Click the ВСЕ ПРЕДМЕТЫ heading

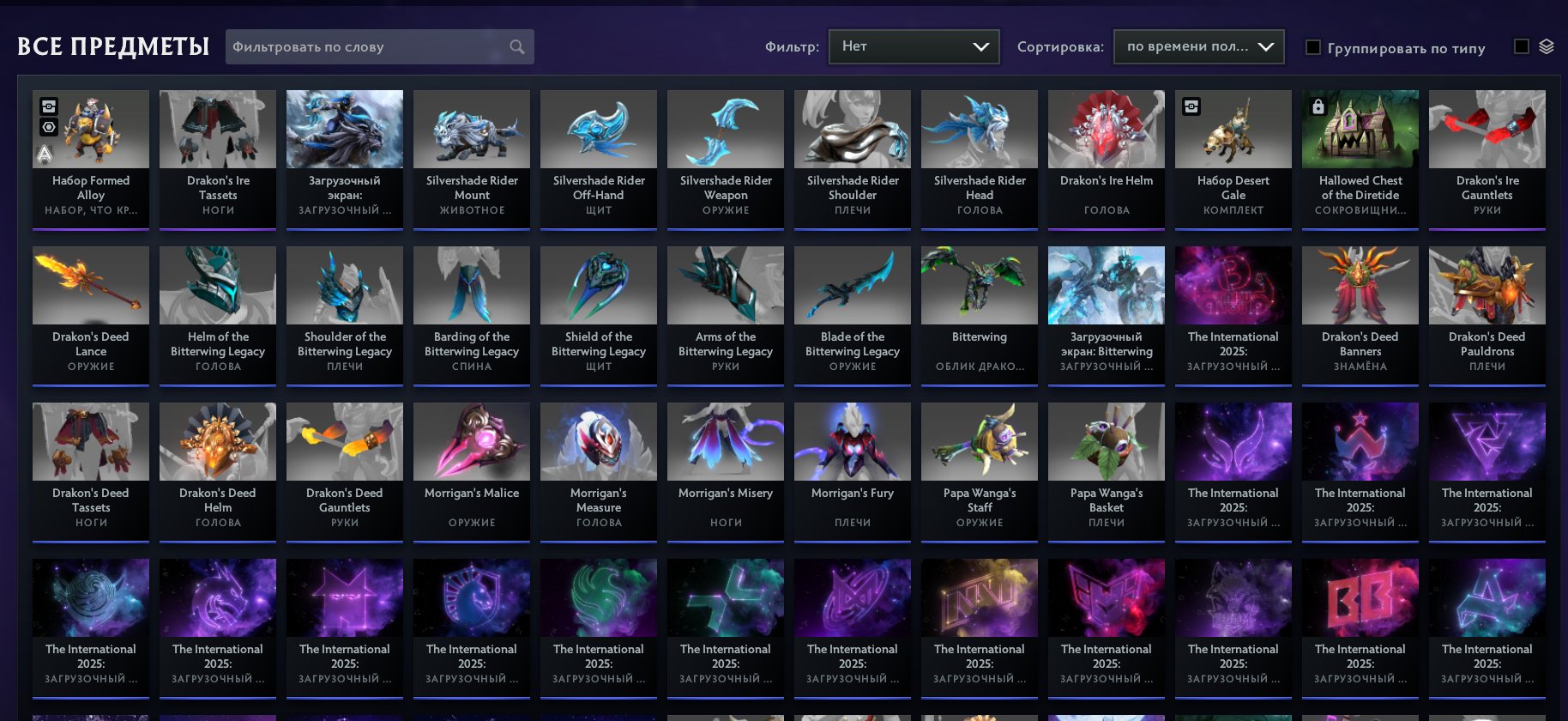pyautogui.click(x=113, y=46)
